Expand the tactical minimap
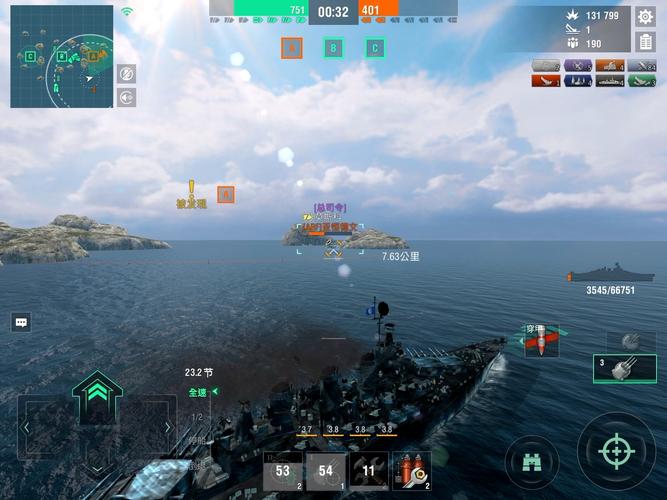The image size is (667, 500). pos(61,56)
